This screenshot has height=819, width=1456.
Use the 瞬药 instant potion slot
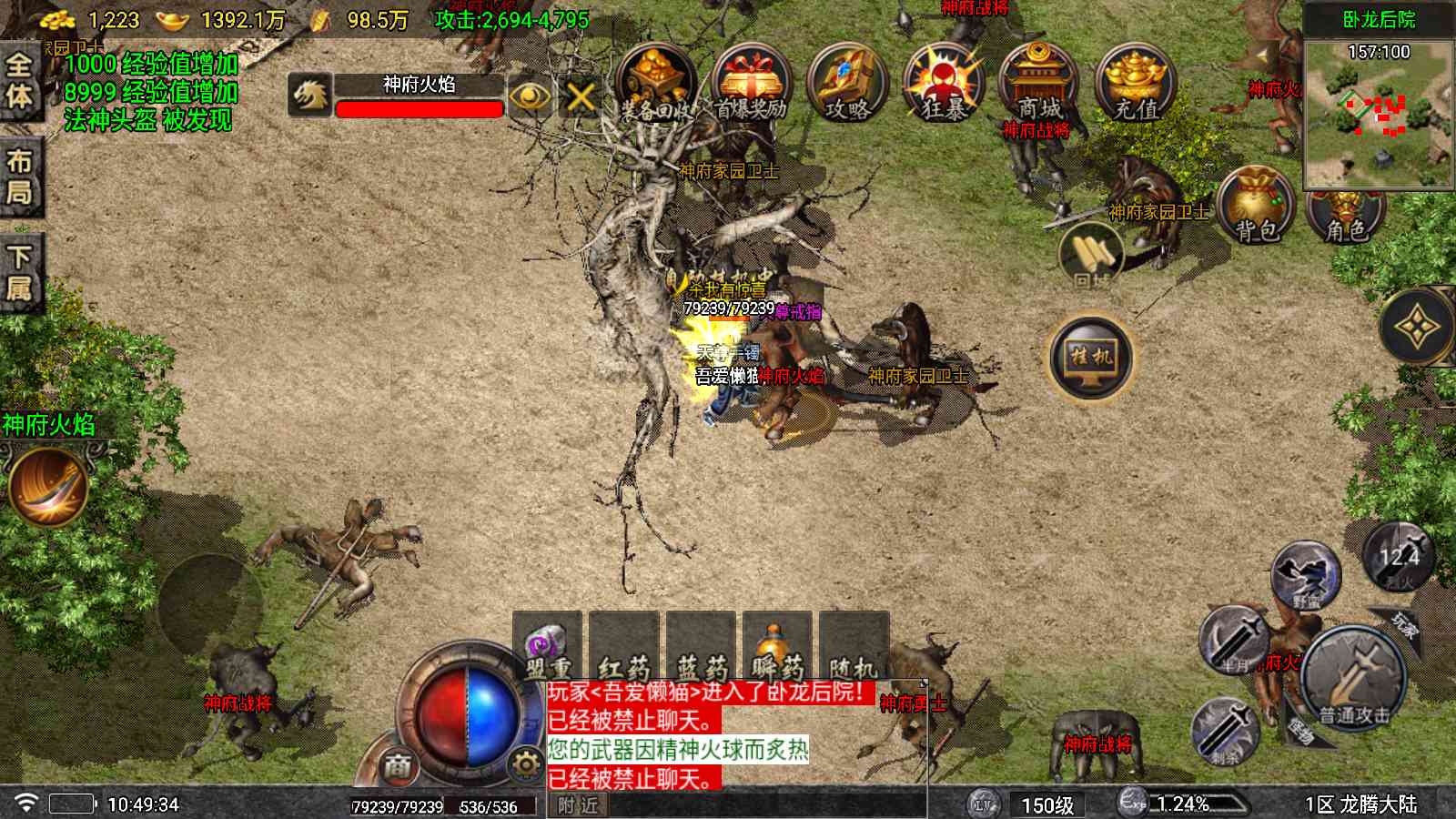[x=776, y=648]
